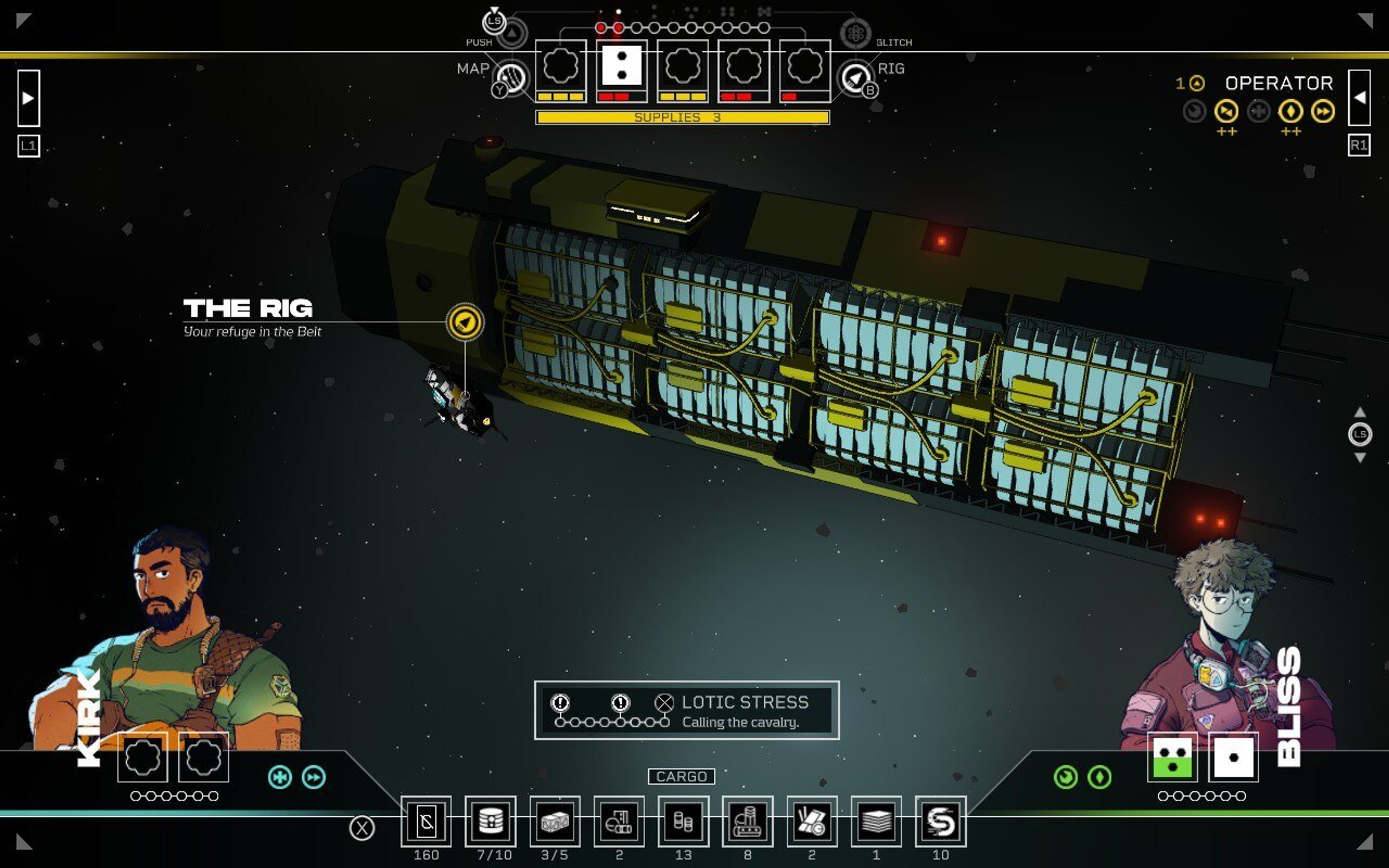Screen dimensions: 1389x868
Task: Select the stacked sheets cargo slot
Action: click(876, 821)
